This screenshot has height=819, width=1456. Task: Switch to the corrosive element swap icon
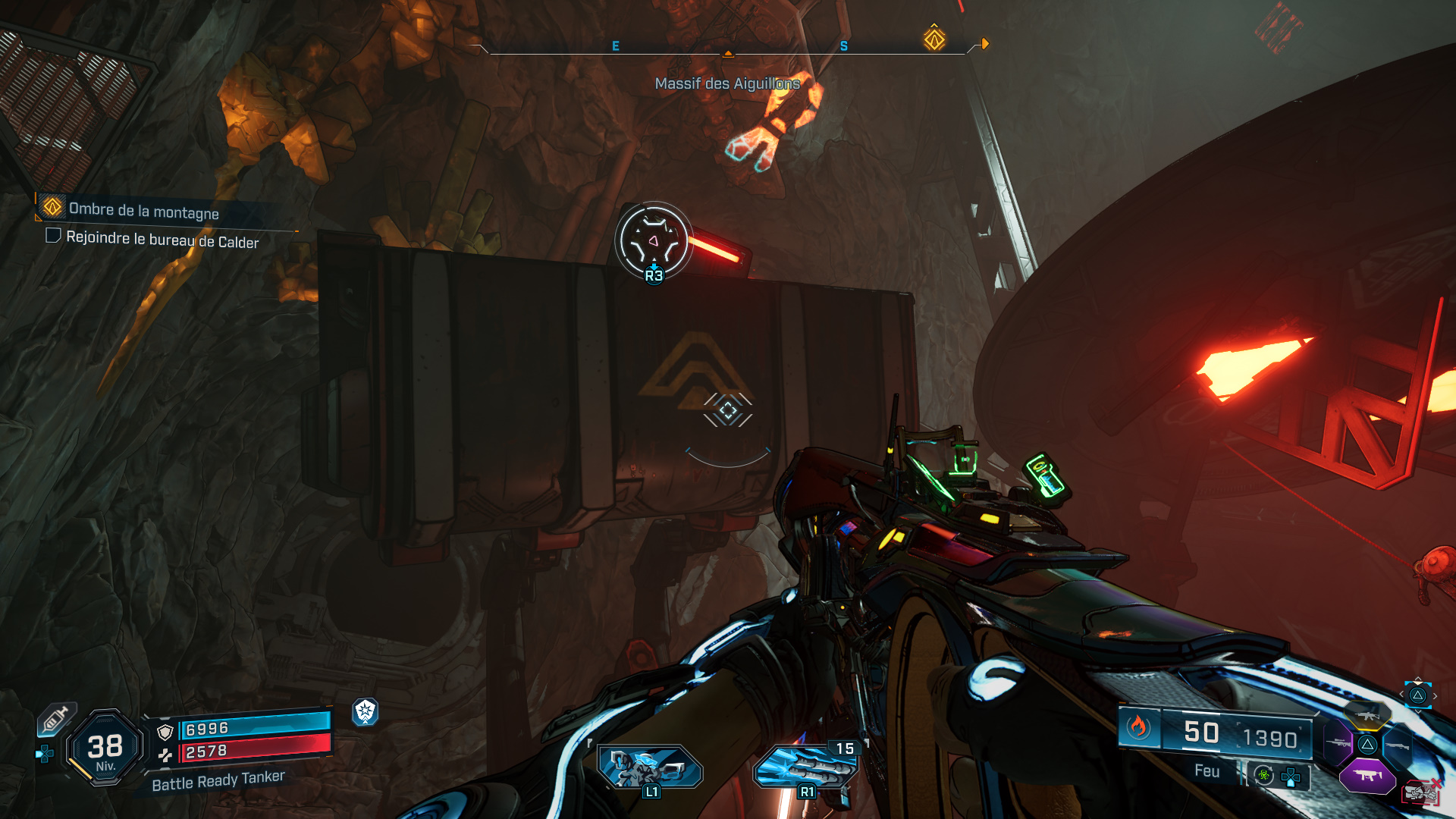[1263, 775]
